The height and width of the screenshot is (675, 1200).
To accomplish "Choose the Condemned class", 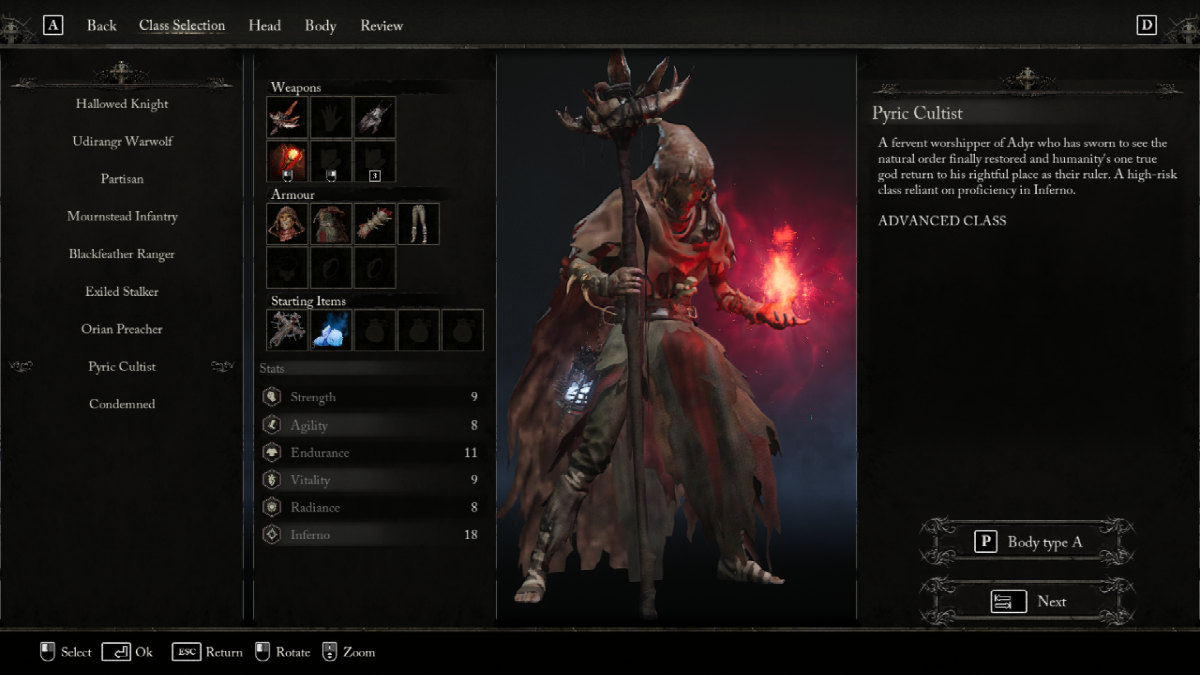I will pyautogui.click(x=122, y=404).
